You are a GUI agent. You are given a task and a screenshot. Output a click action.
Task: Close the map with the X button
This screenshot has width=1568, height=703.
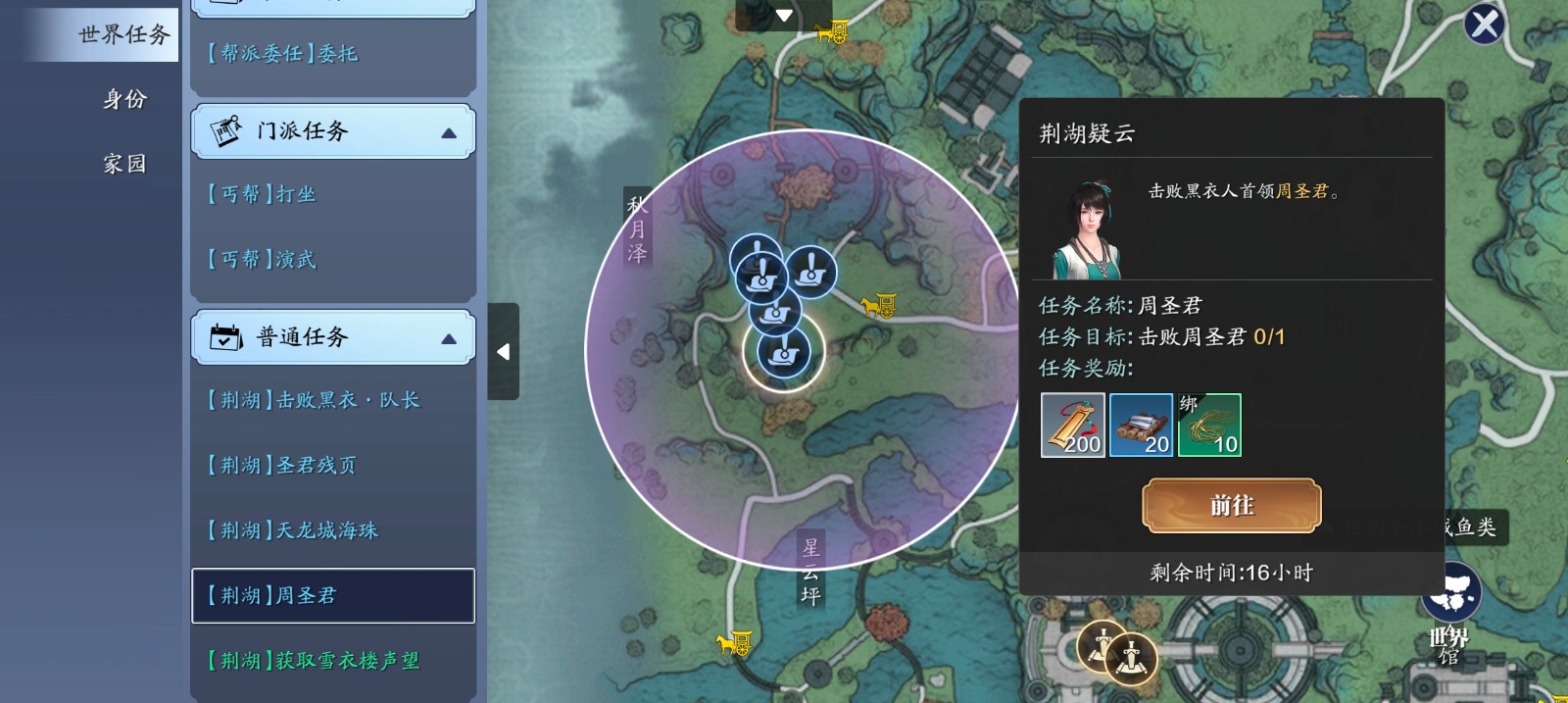click(x=1484, y=24)
